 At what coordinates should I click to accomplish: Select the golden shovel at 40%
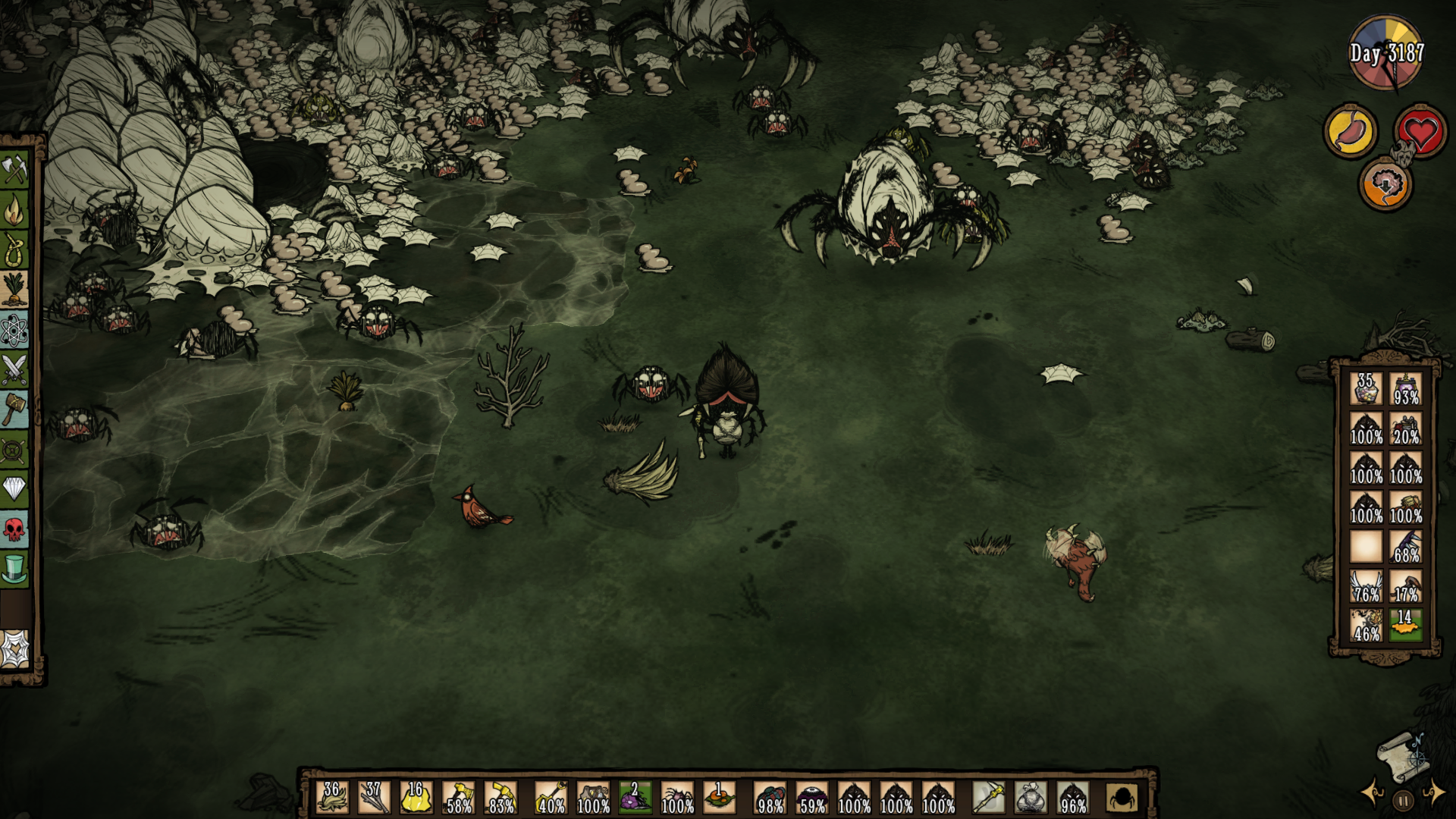coord(551,797)
